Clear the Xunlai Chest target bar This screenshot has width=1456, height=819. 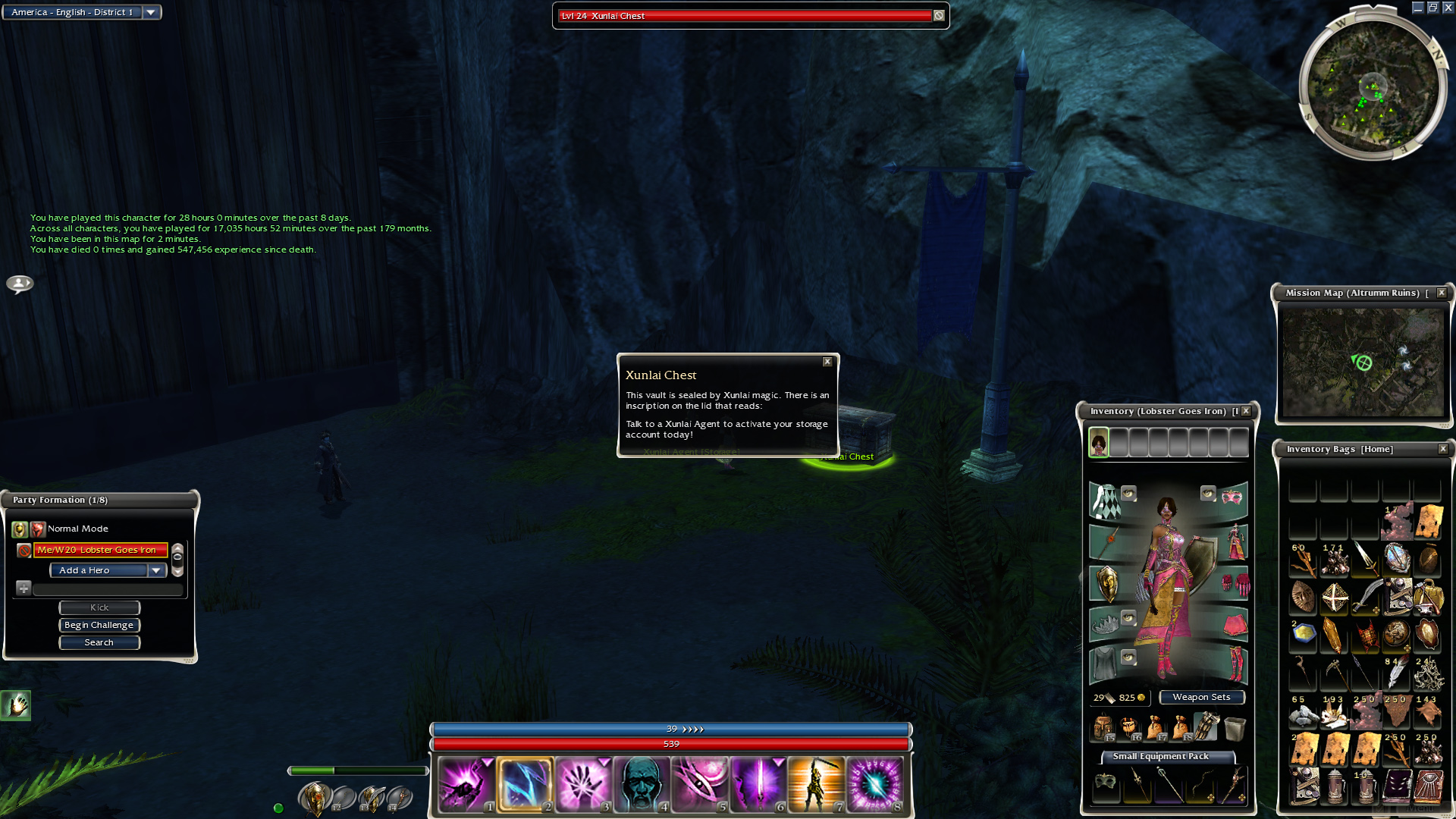point(939,15)
